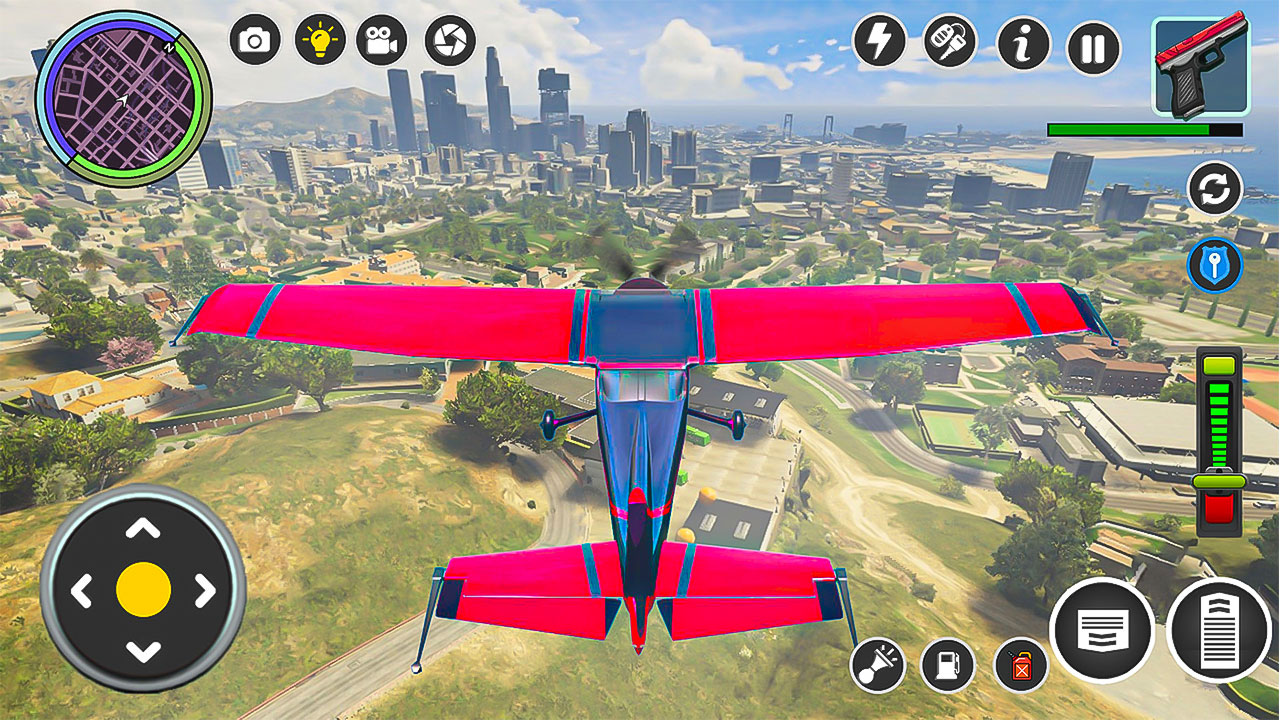Screen dimensions: 1280x720
Task: Toggle the lightbulb lights button
Action: tap(319, 40)
